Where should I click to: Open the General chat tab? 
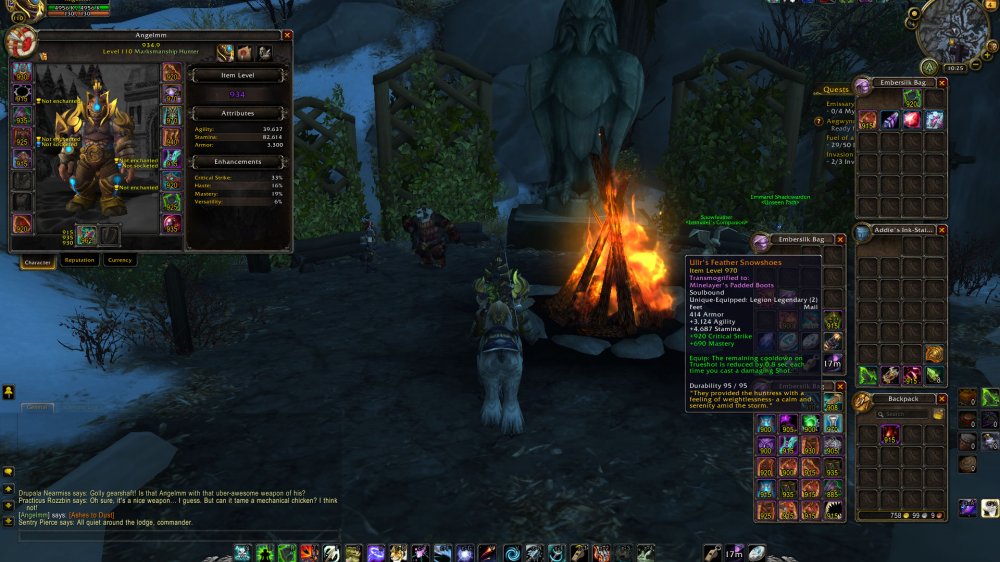pos(38,407)
